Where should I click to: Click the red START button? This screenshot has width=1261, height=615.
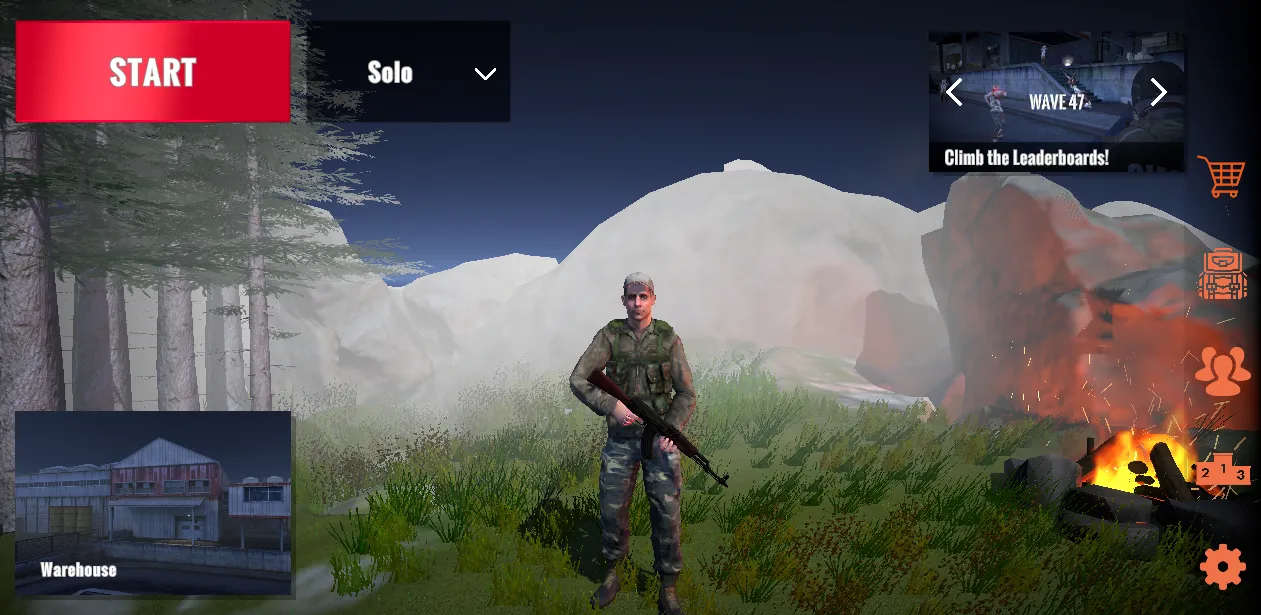(x=153, y=72)
